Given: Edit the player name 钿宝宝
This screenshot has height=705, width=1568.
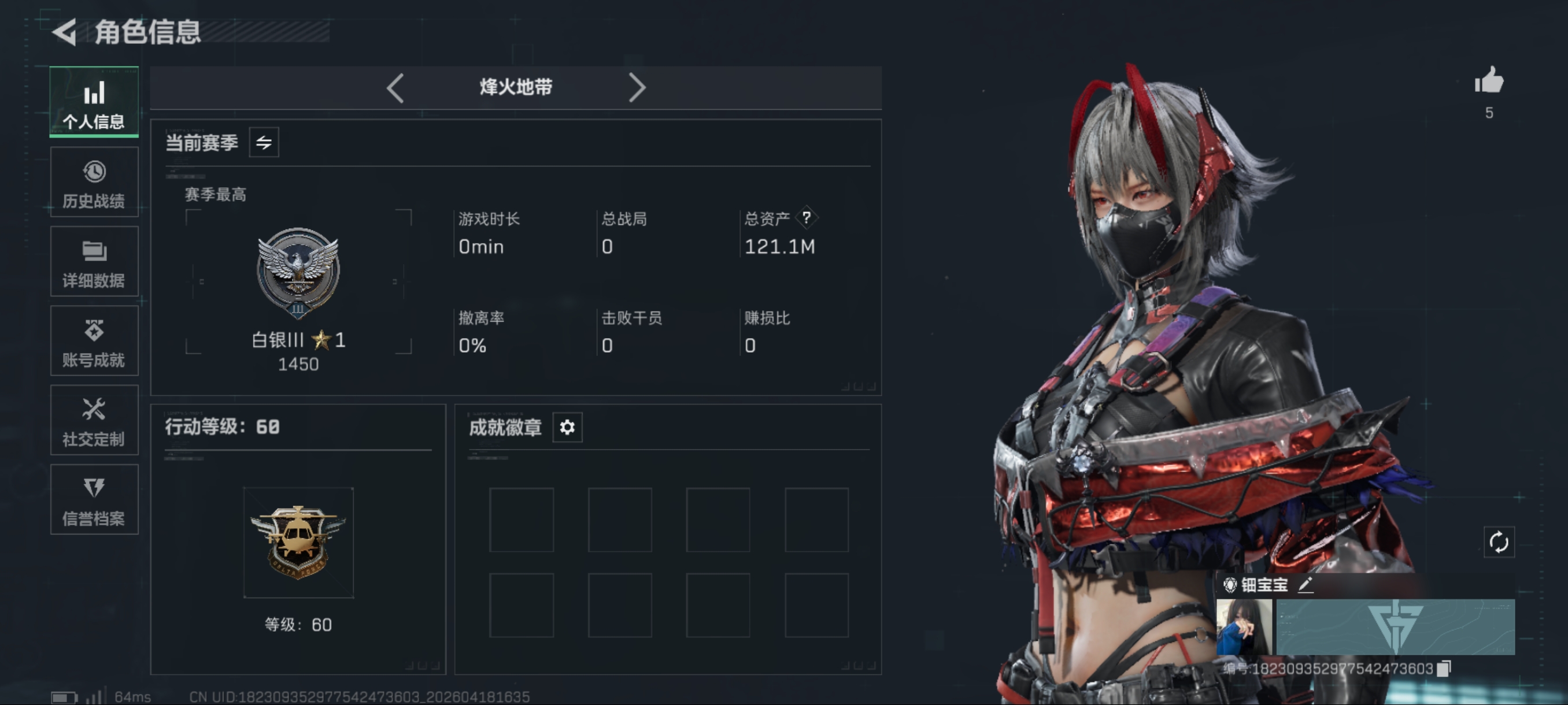Looking at the screenshot, I should (x=1305, y=585).
